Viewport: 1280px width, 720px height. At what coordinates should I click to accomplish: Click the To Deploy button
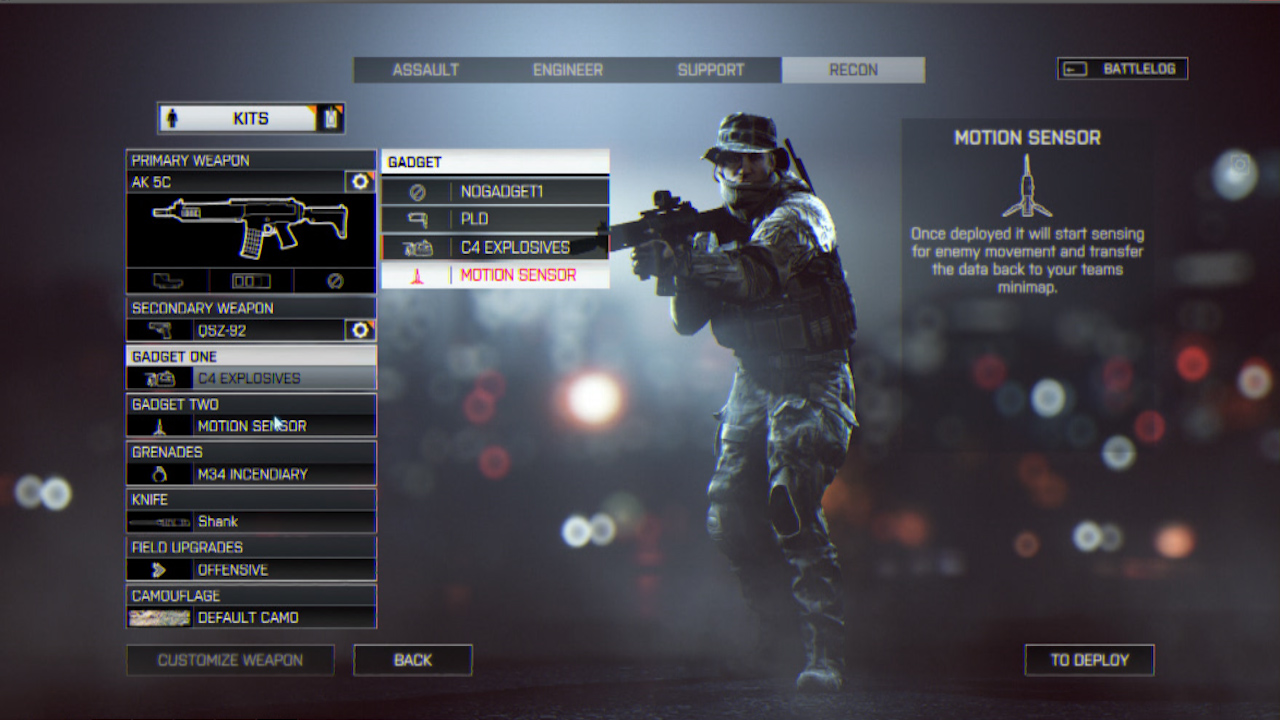pos(1089,660)
